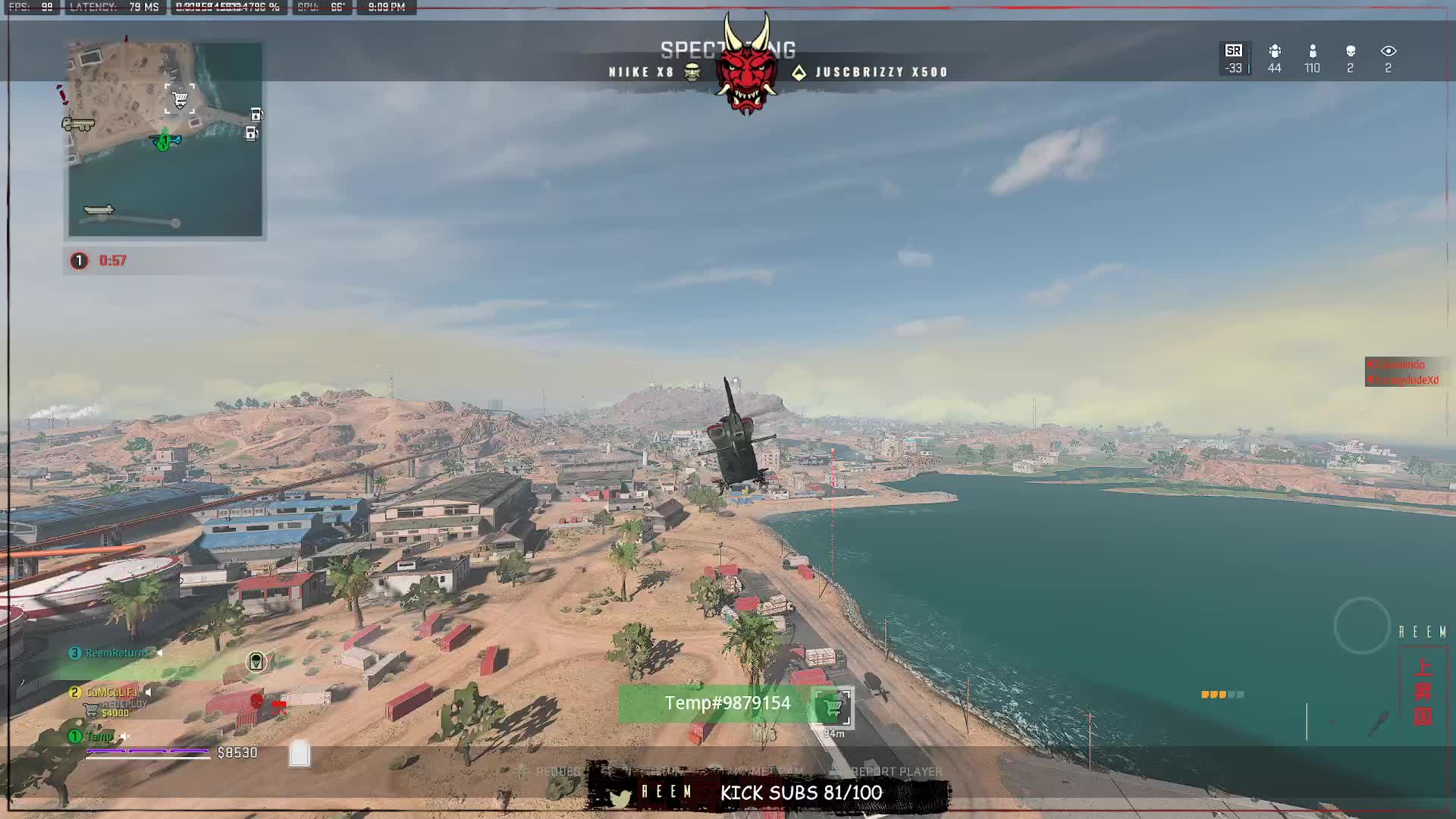Click the Temp#9879154 player name banner

click(726, 704)
